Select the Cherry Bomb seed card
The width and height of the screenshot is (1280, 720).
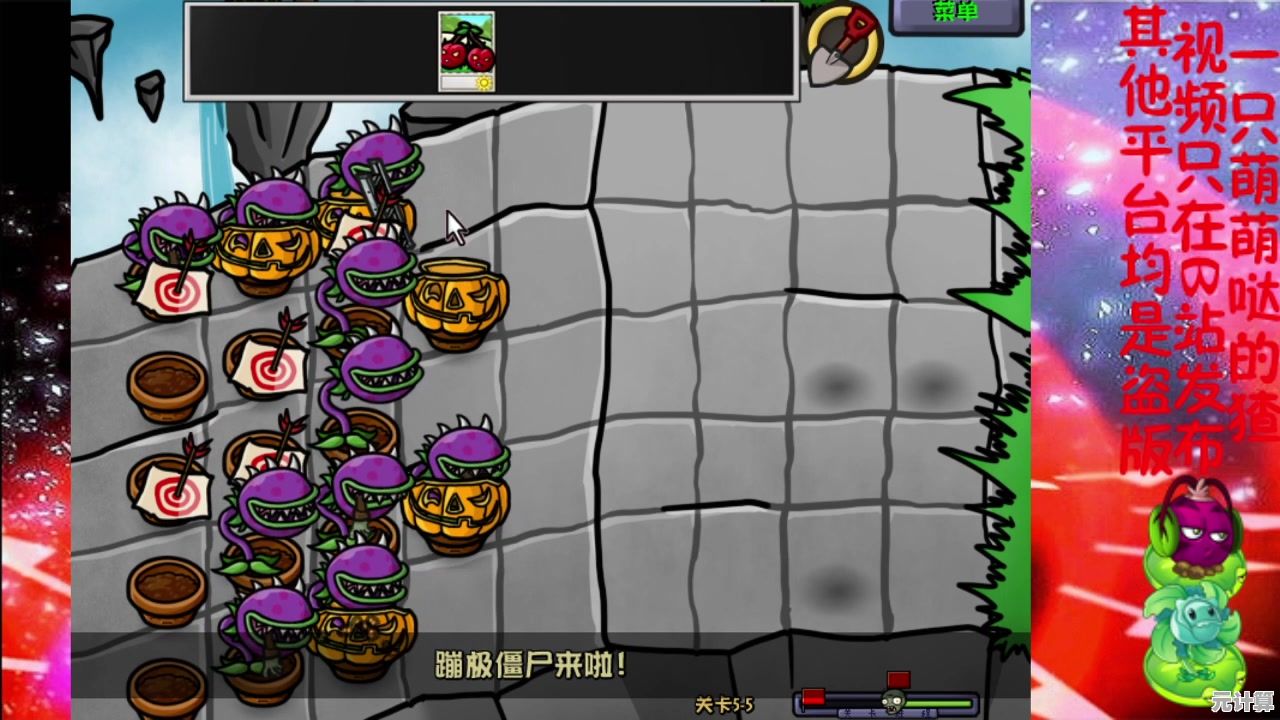466,50
